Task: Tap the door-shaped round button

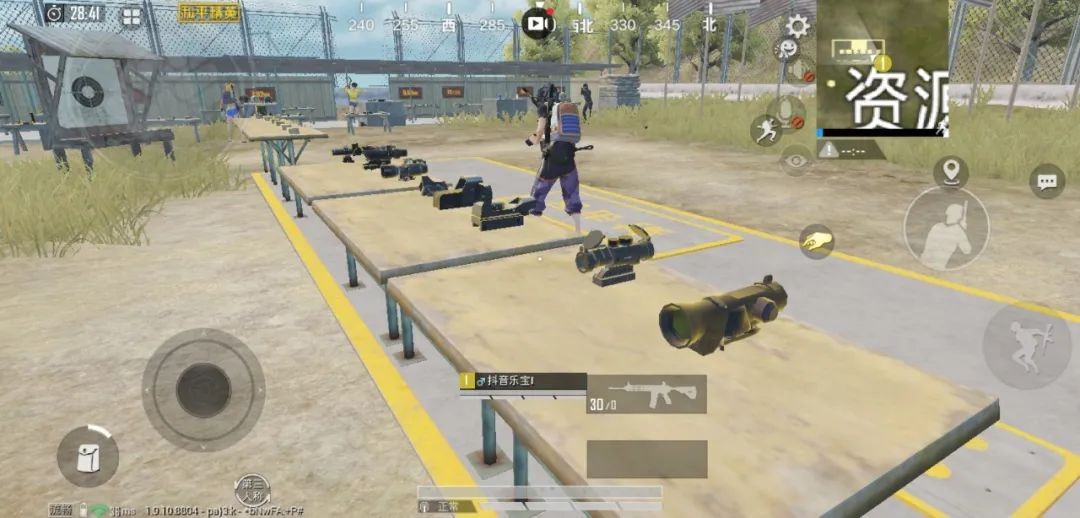Action: (x=88, y=456)
